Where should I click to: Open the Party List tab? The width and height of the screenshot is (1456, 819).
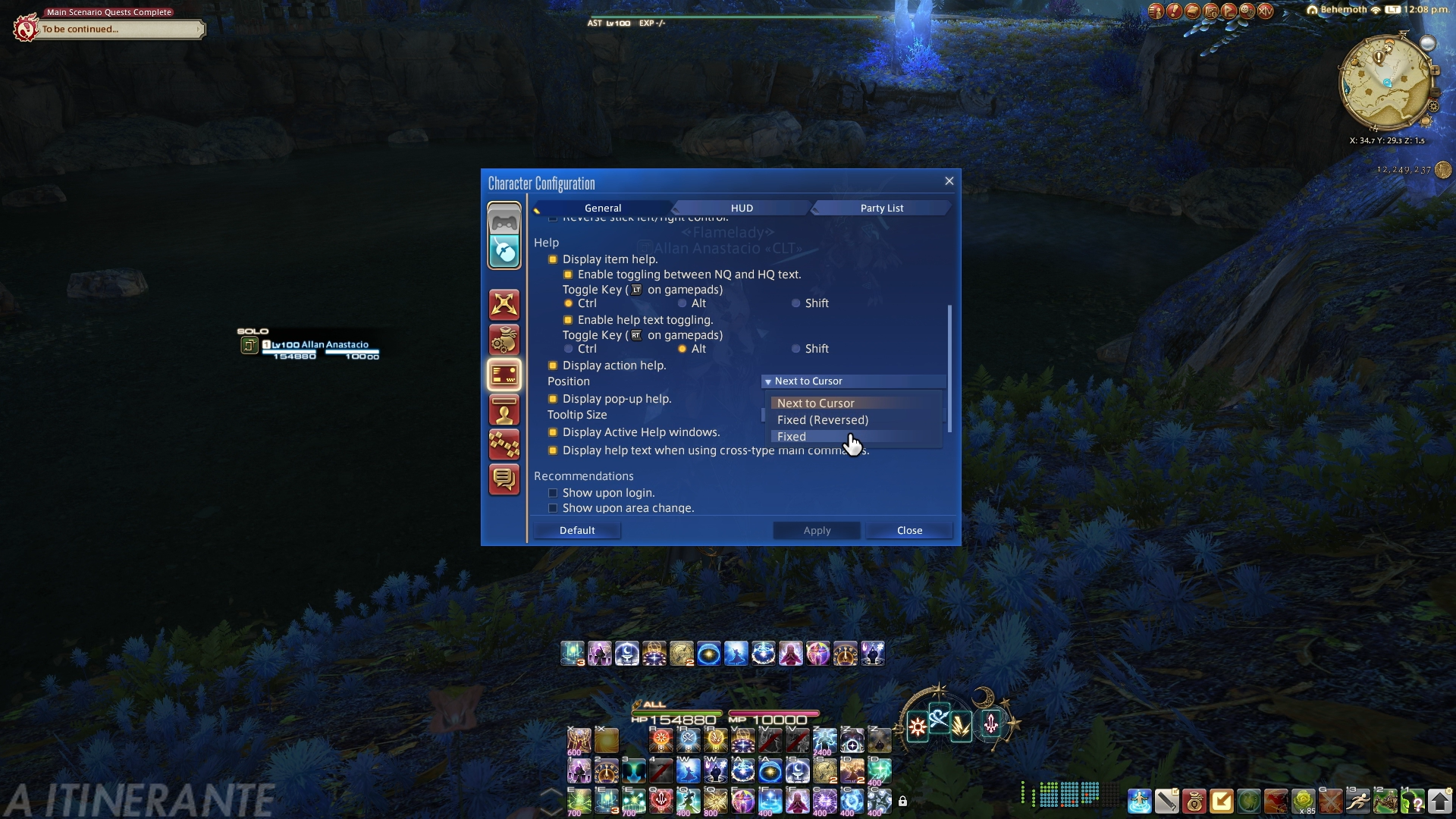[x=881, y=208]
